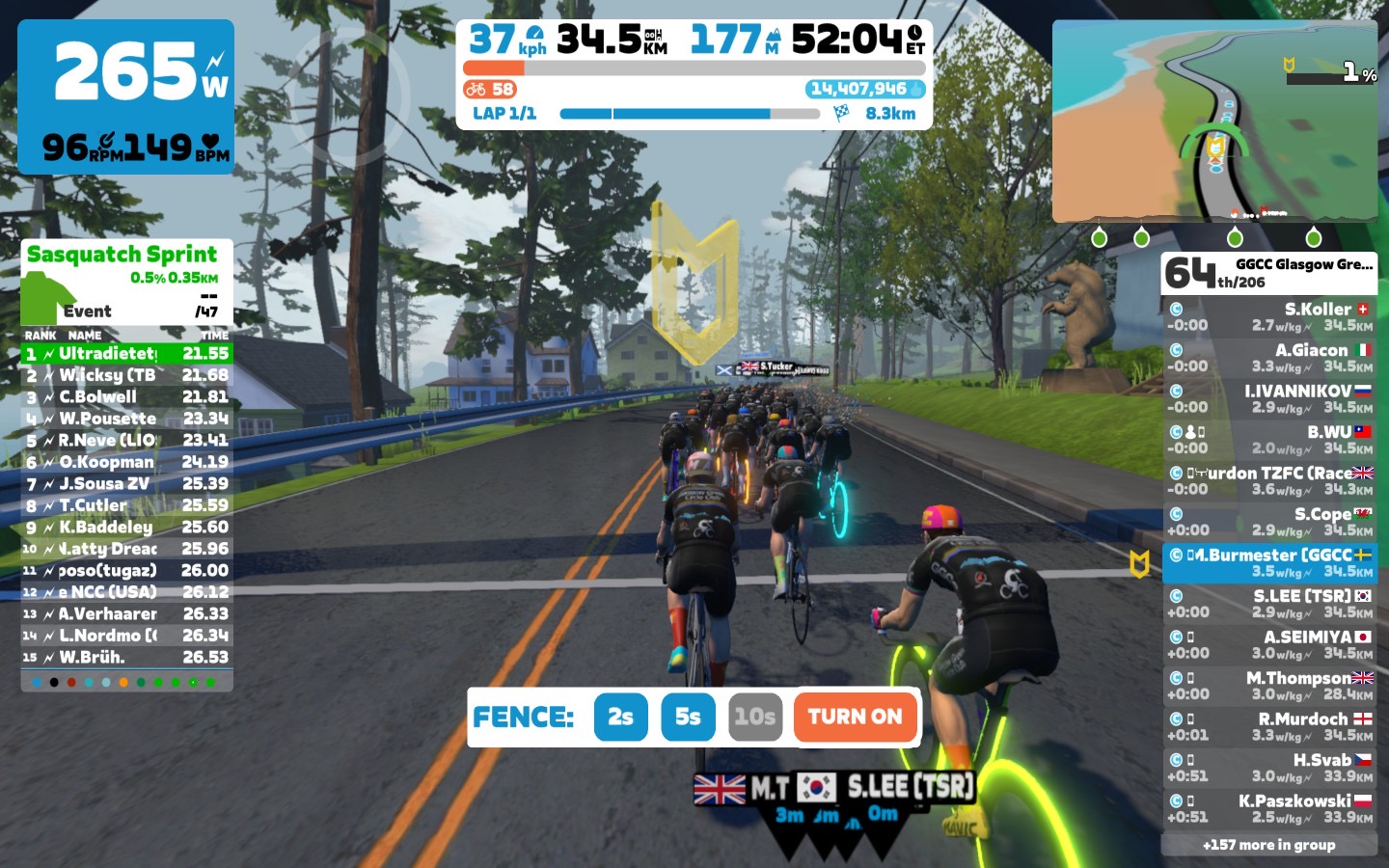
Task: Select S.LEE (TSR) in the riders list
Action: 1269,604
